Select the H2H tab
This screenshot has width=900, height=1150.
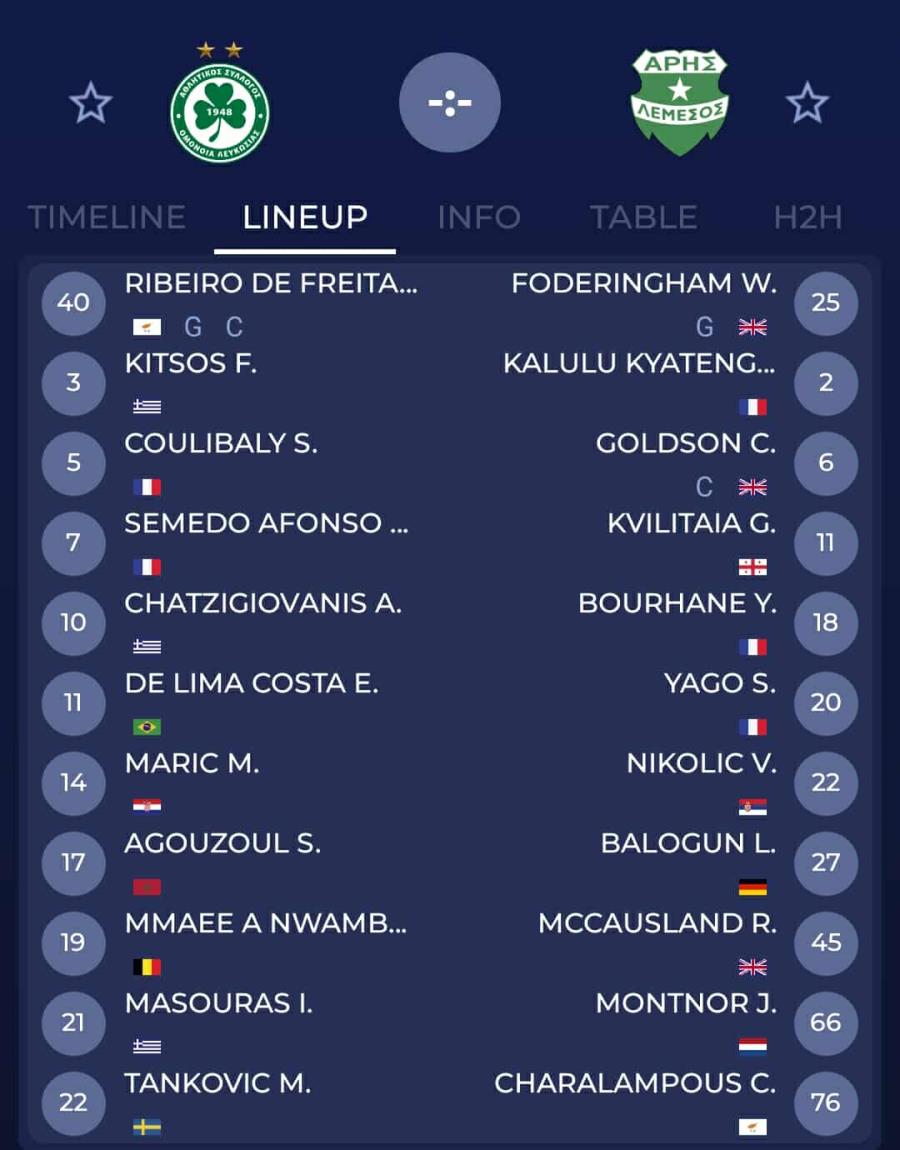tap(808, 217)
